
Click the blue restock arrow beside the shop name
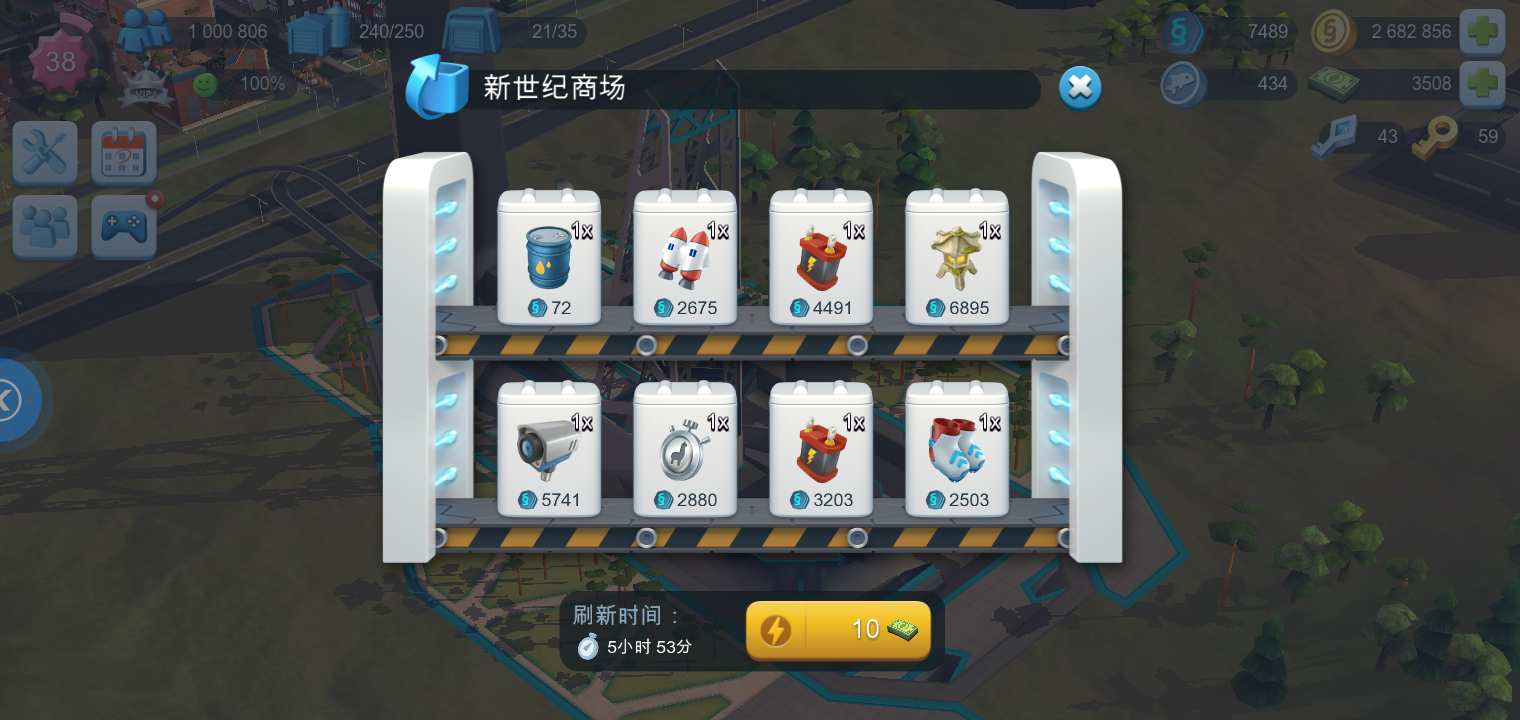[435, 88]
